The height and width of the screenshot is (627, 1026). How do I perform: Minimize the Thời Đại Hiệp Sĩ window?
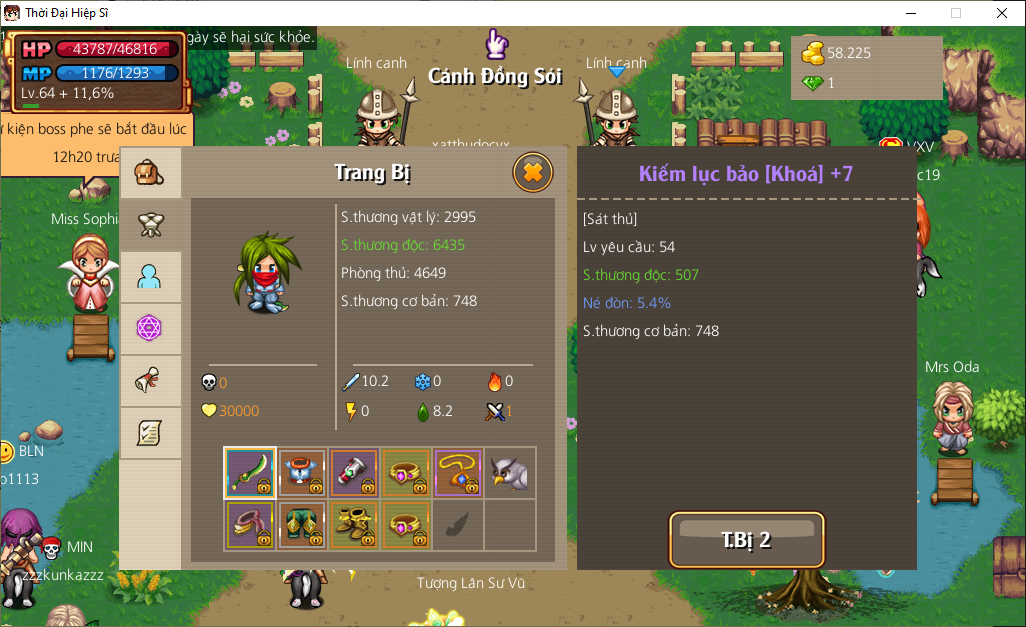click(x=910, y=13)
